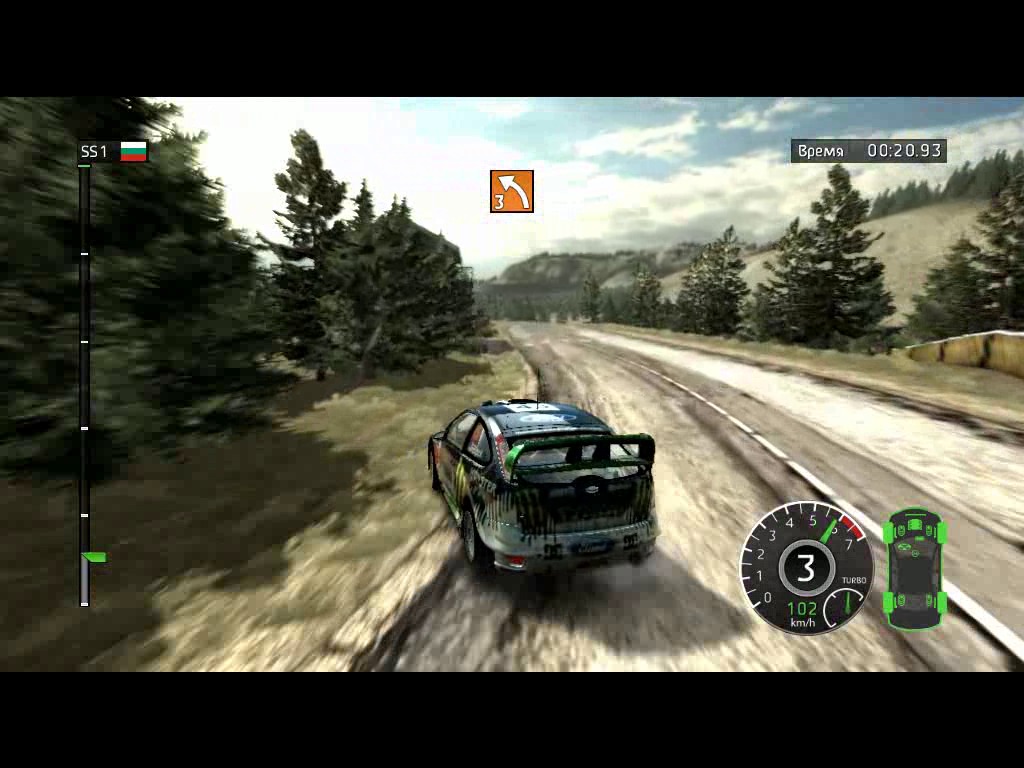Click the orange left-3 pace note icon
1024x768 pixels.
pyautogui.click(x=511, y=191)
